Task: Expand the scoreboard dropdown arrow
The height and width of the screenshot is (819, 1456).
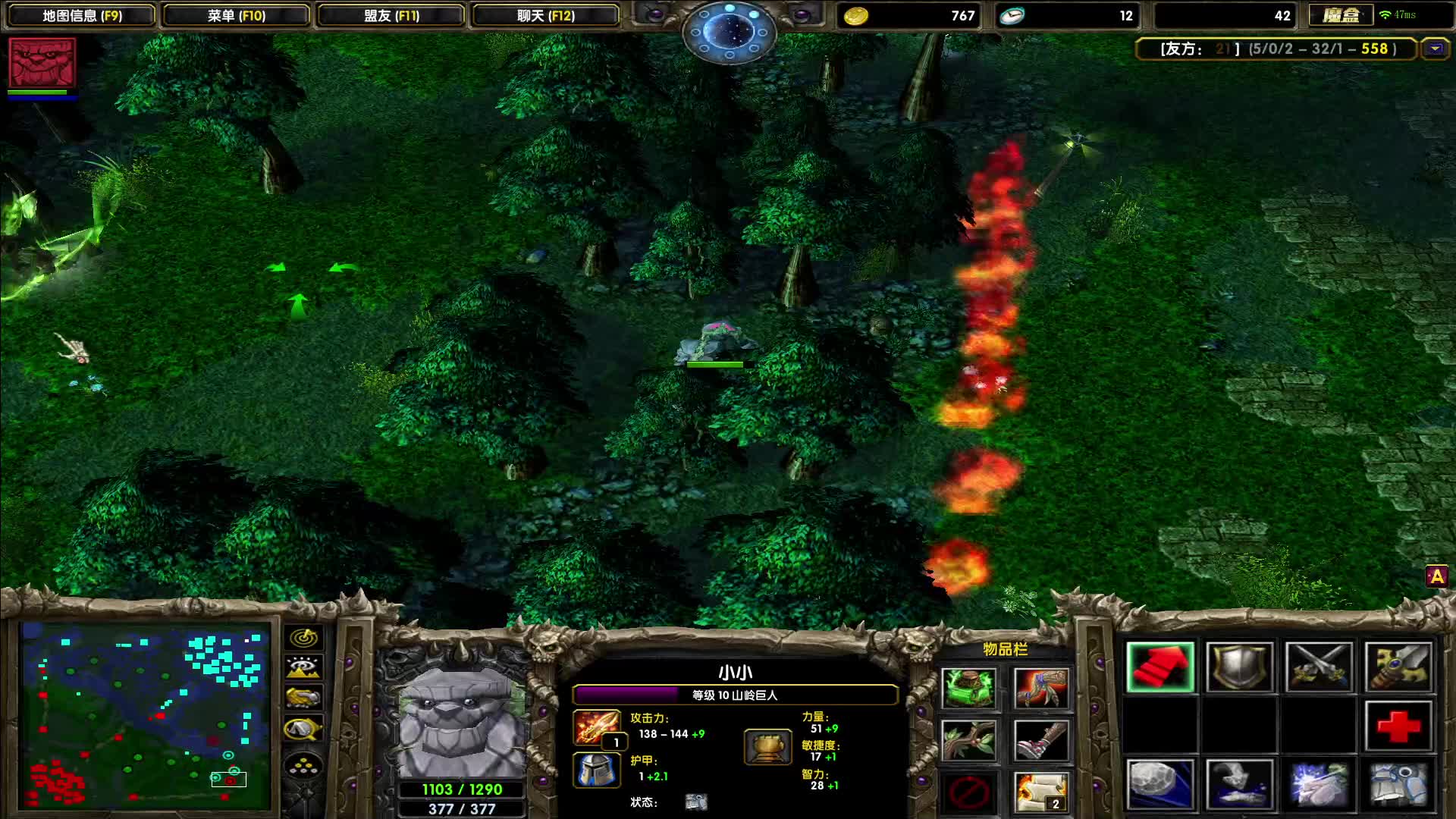Action: [x=1434, y=49]
